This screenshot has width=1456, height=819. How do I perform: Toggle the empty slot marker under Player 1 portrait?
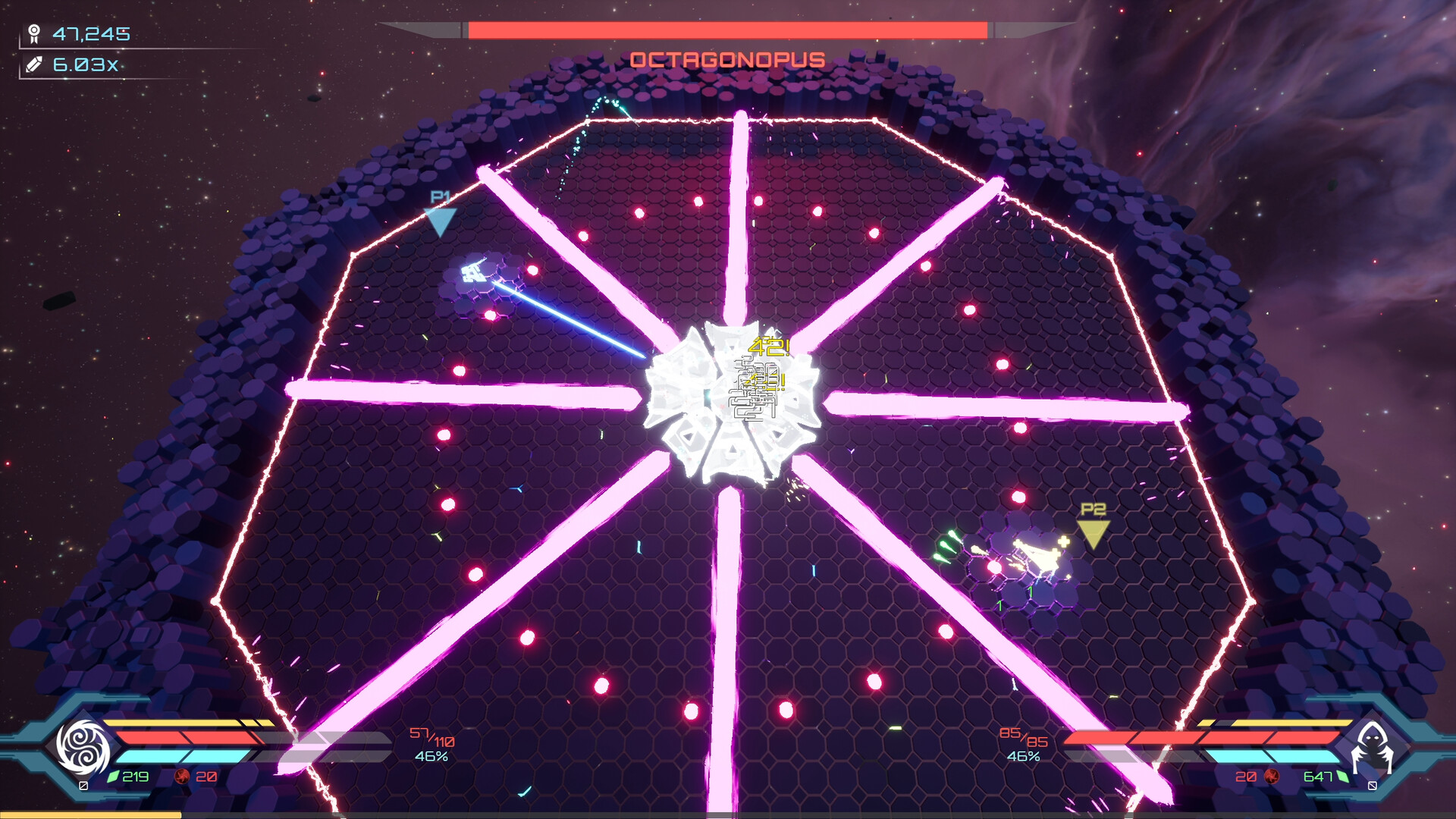(83, 785)
